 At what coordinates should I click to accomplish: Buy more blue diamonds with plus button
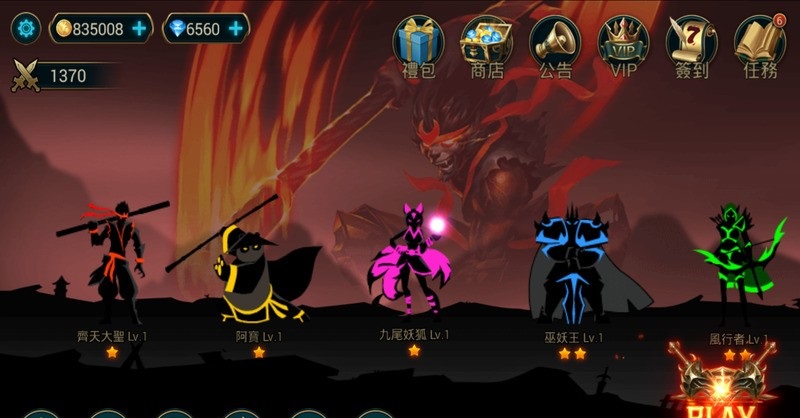pos(236,29)
